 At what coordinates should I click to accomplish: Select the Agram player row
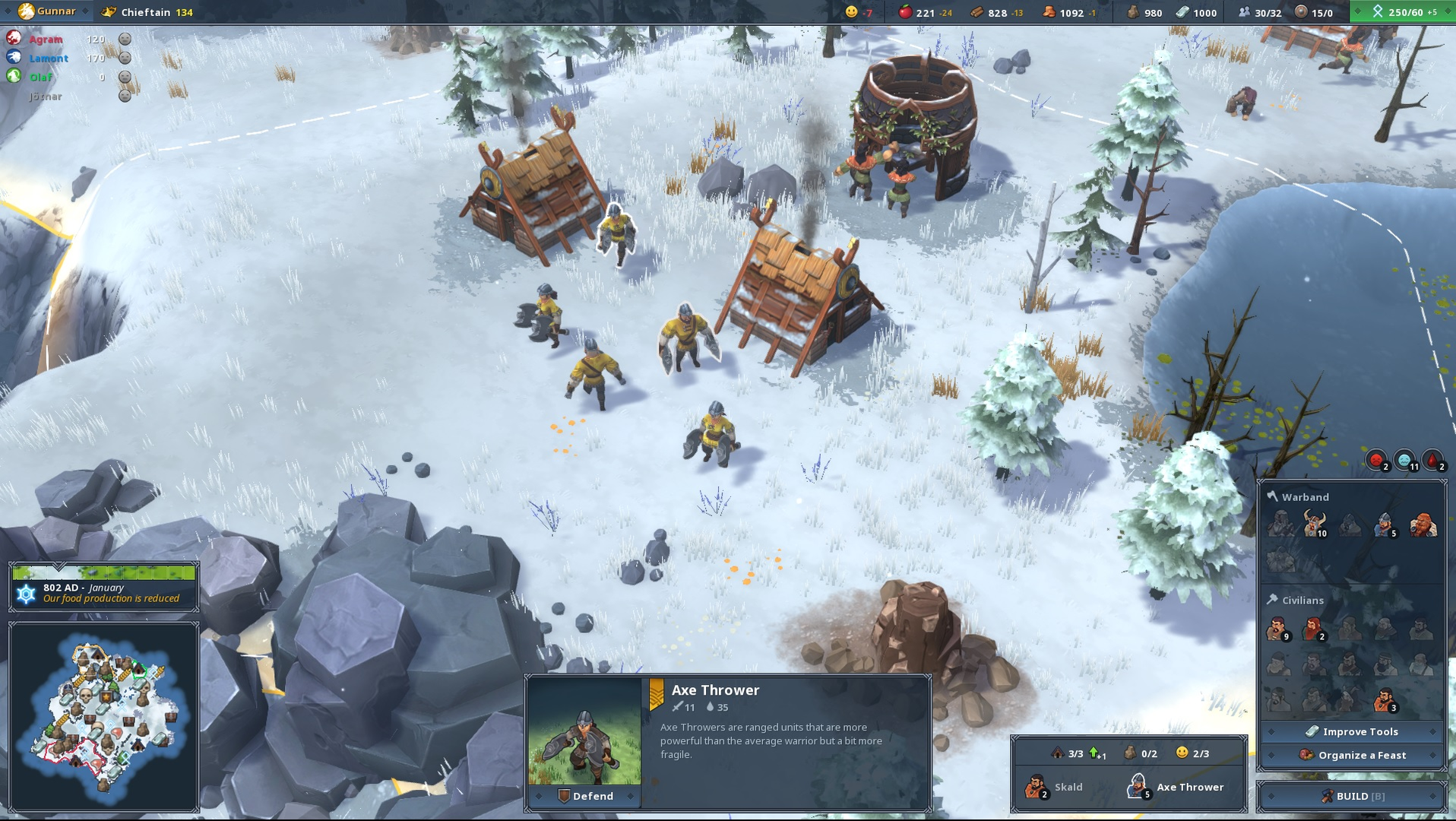point(46,39)
